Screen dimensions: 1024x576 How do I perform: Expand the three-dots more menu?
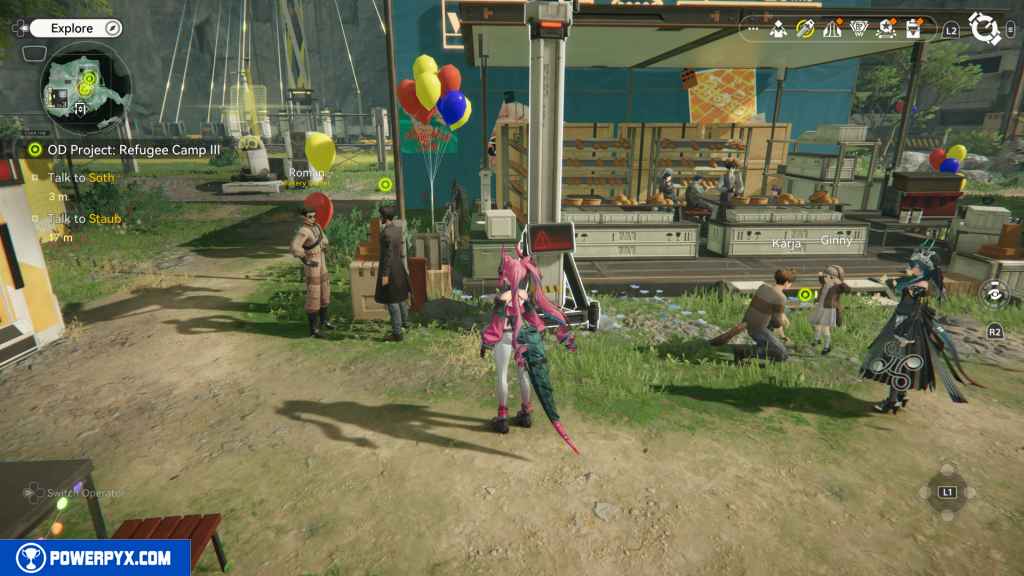coord(753,30)
